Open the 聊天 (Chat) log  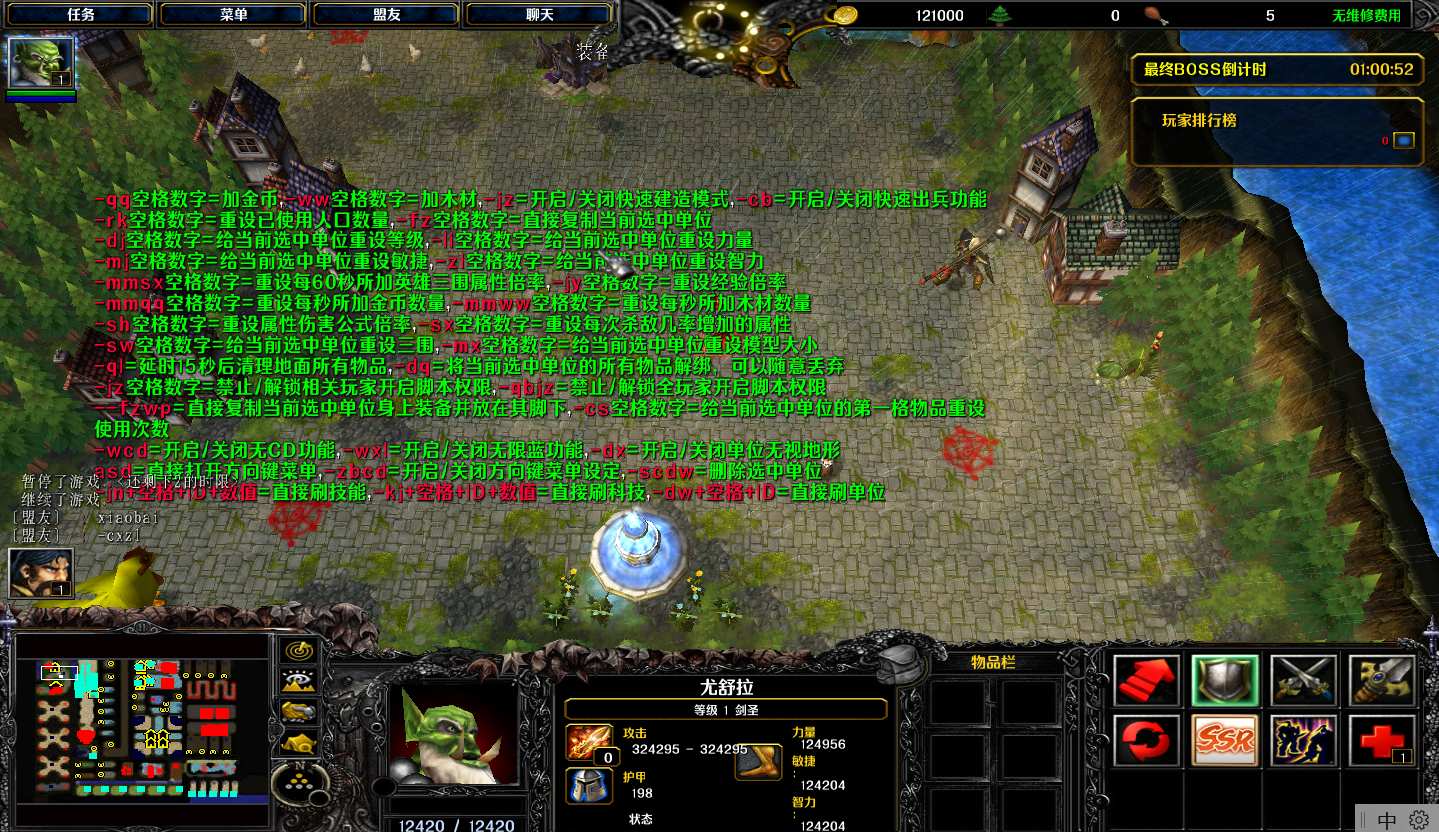click(540, 15)
